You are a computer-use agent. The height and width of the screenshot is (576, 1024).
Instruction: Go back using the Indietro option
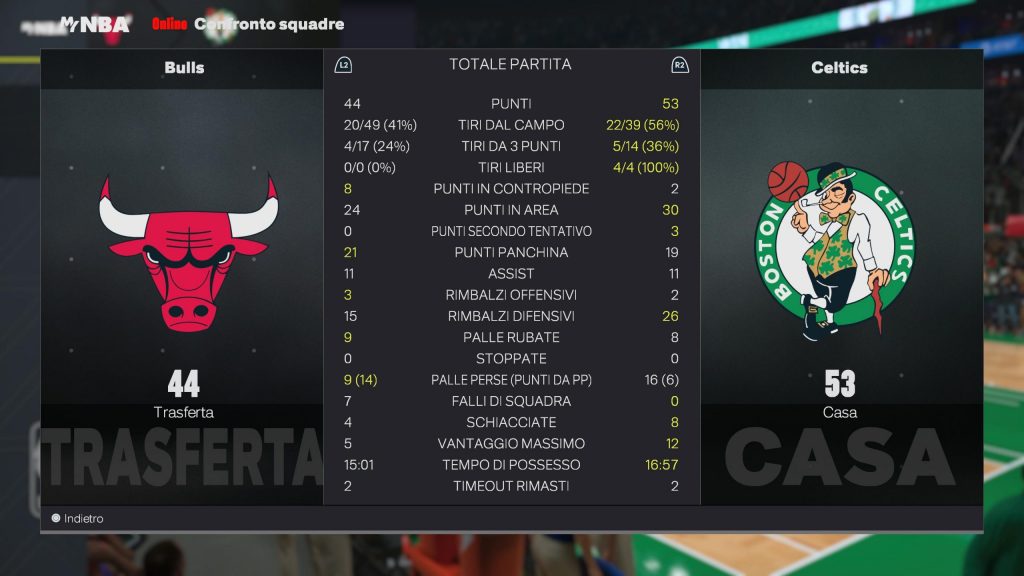coord(78,518)
